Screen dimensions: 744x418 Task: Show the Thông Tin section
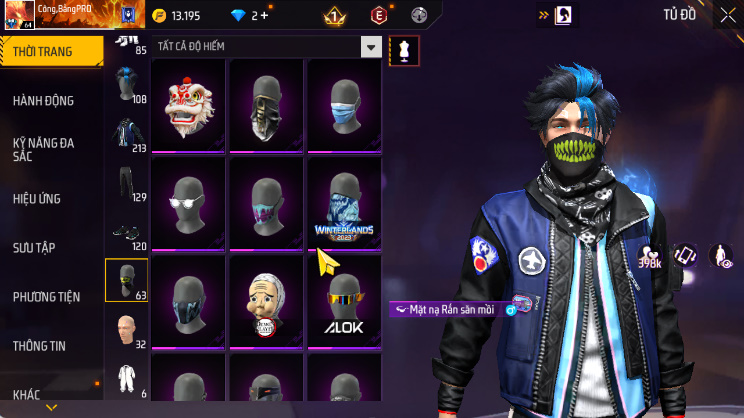click(40, 346)
